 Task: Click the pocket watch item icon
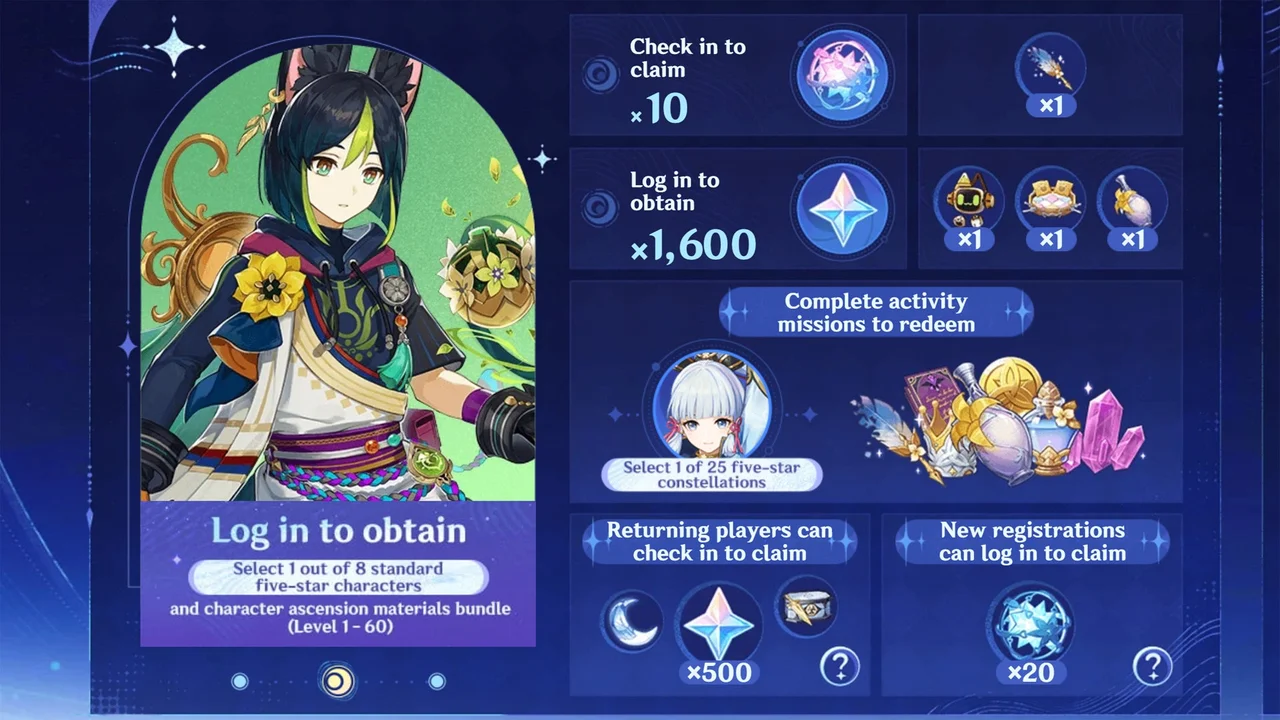(806, 608)
